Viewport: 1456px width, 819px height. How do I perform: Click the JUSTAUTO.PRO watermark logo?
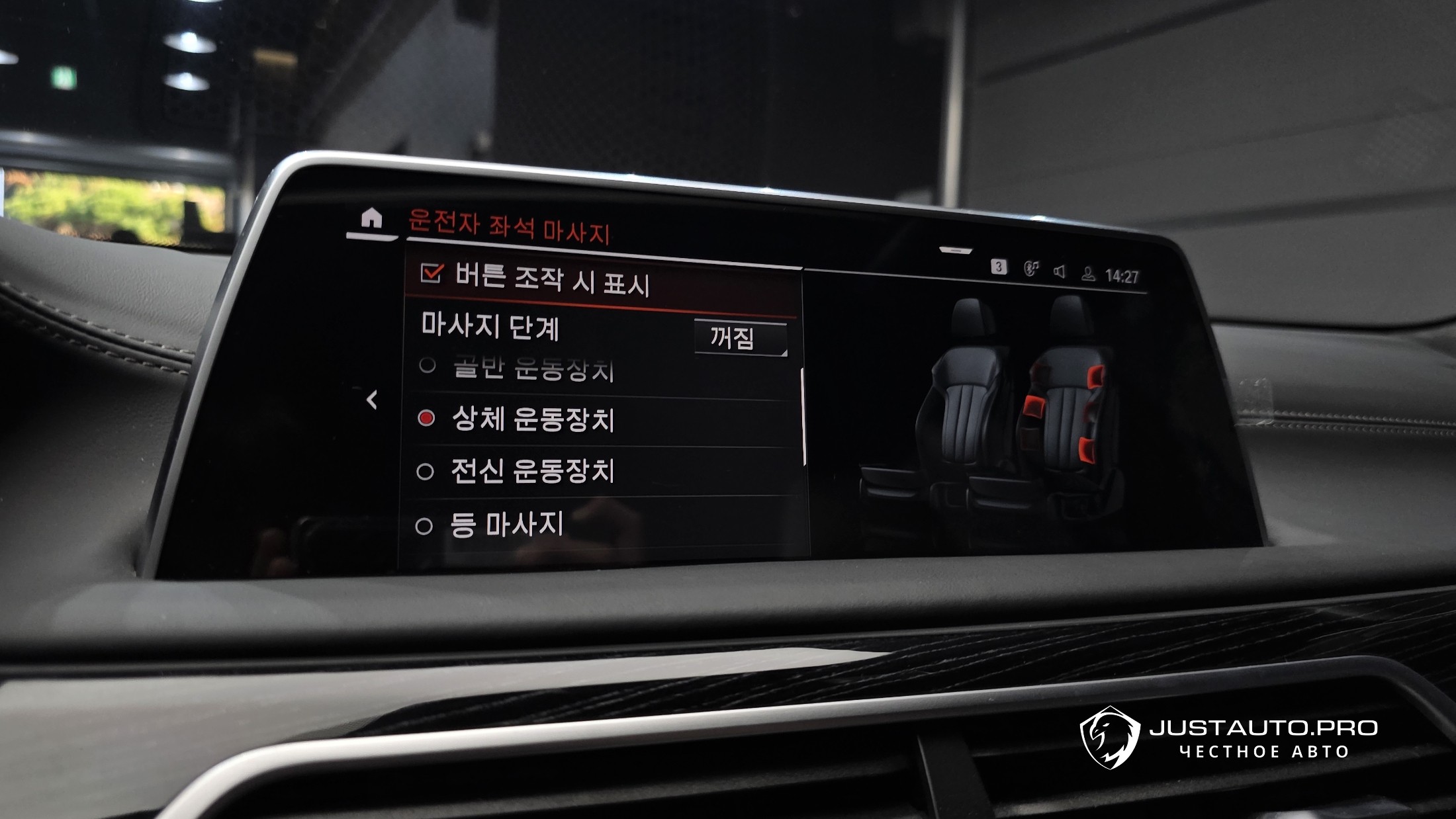(x=1228, y=738)
